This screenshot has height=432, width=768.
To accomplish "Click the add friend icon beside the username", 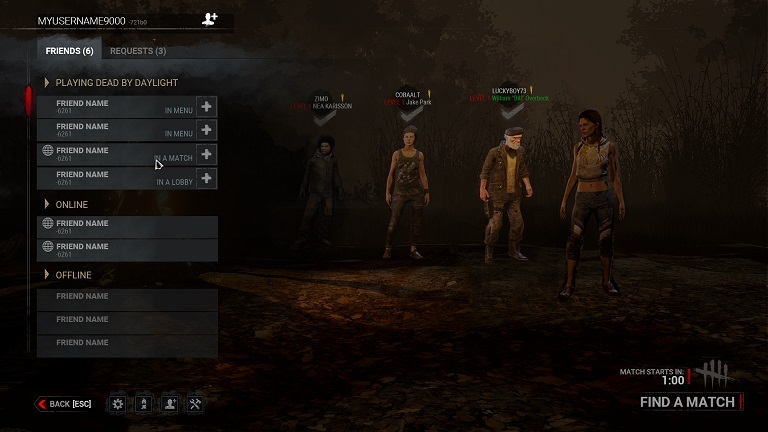I will point(210,19).
